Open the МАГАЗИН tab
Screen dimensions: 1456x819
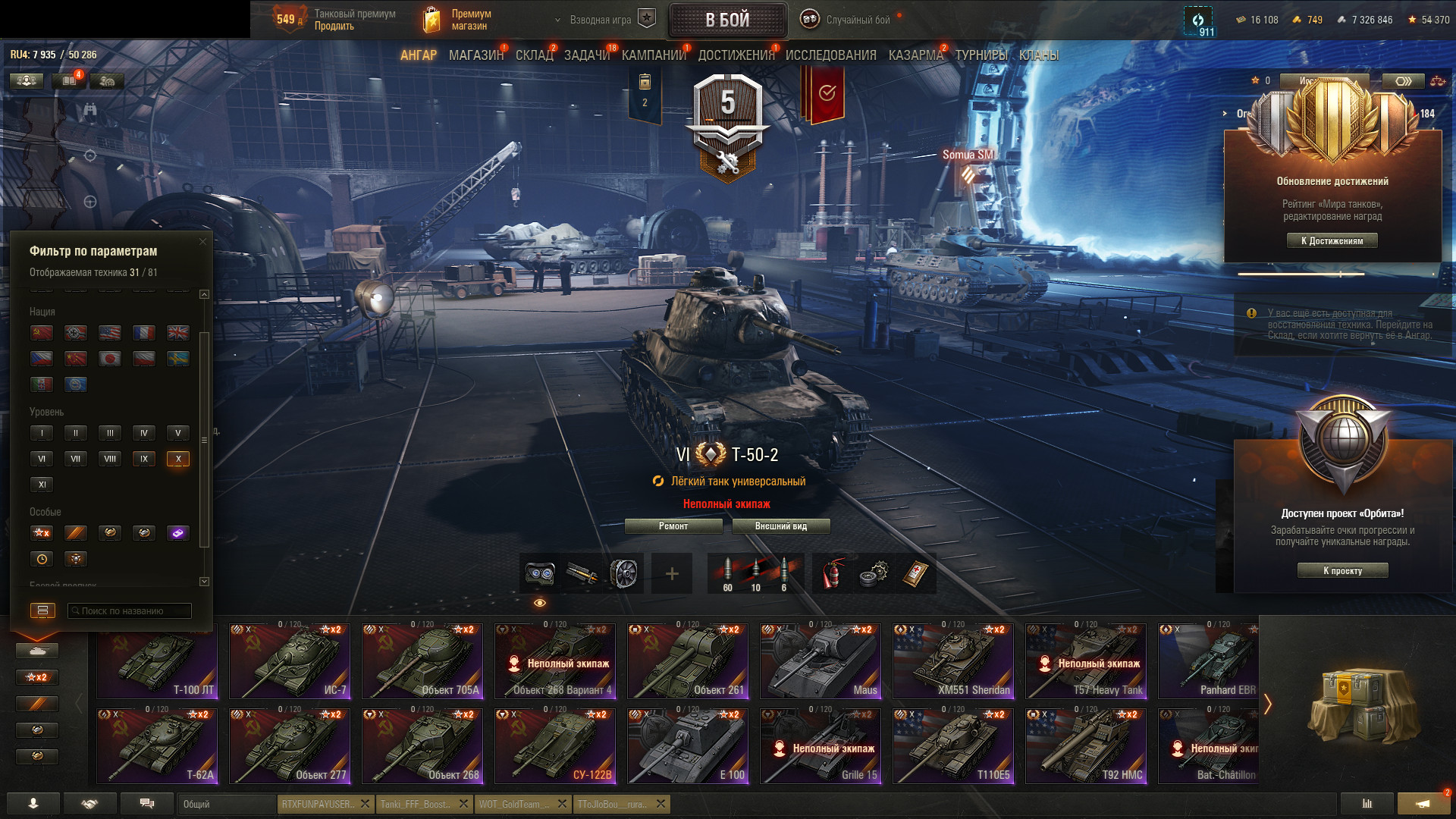pyautogui.click(x=475, y=55)
